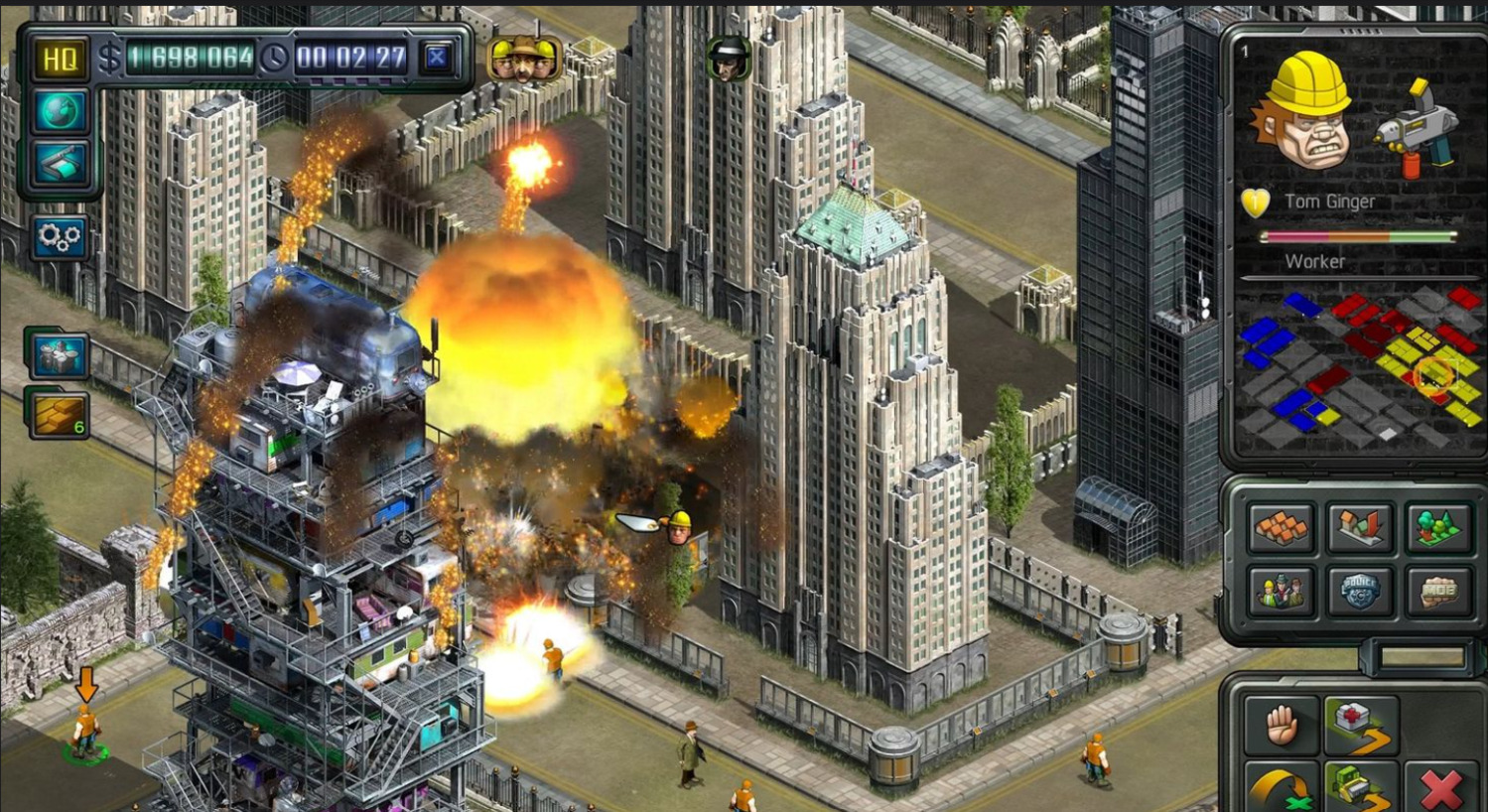Viewport: 1488px width, 812px height.
Task: Open the gears settings menu
Action: coord(59,238)
